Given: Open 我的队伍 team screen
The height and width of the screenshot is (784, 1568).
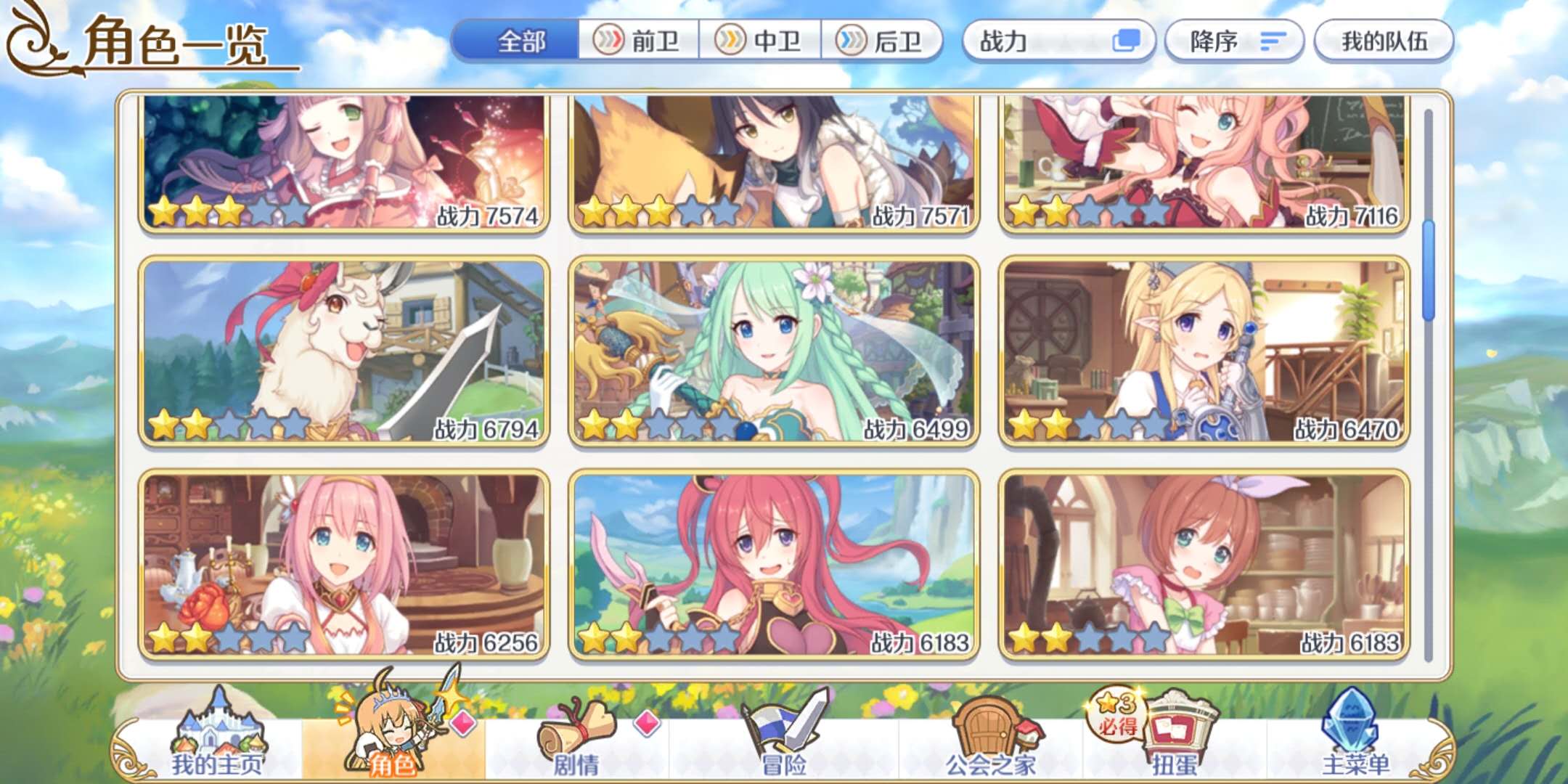Looking at the screenshot, I should coord(1384,41).
